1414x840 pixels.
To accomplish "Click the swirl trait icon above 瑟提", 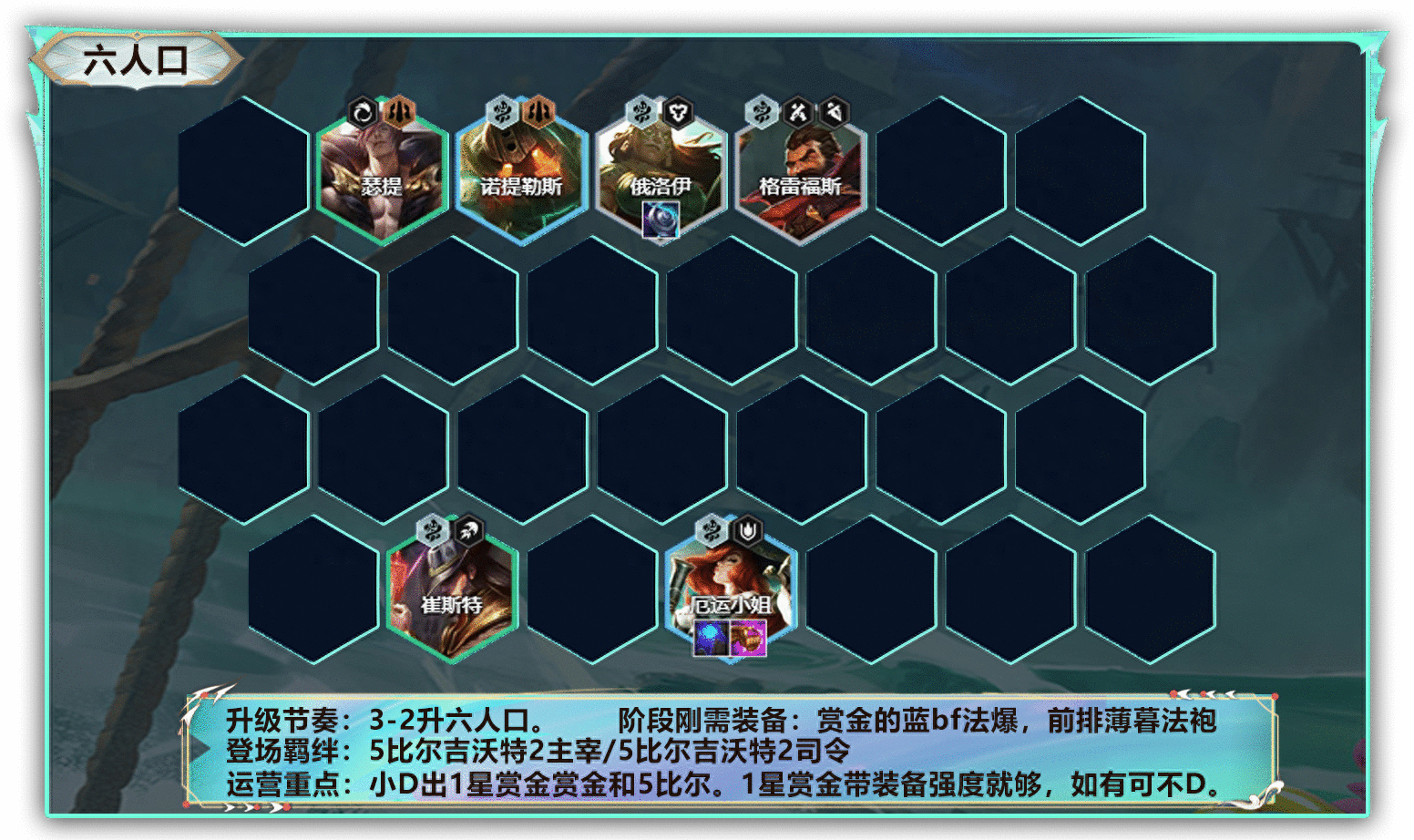I will pos(364,111).
